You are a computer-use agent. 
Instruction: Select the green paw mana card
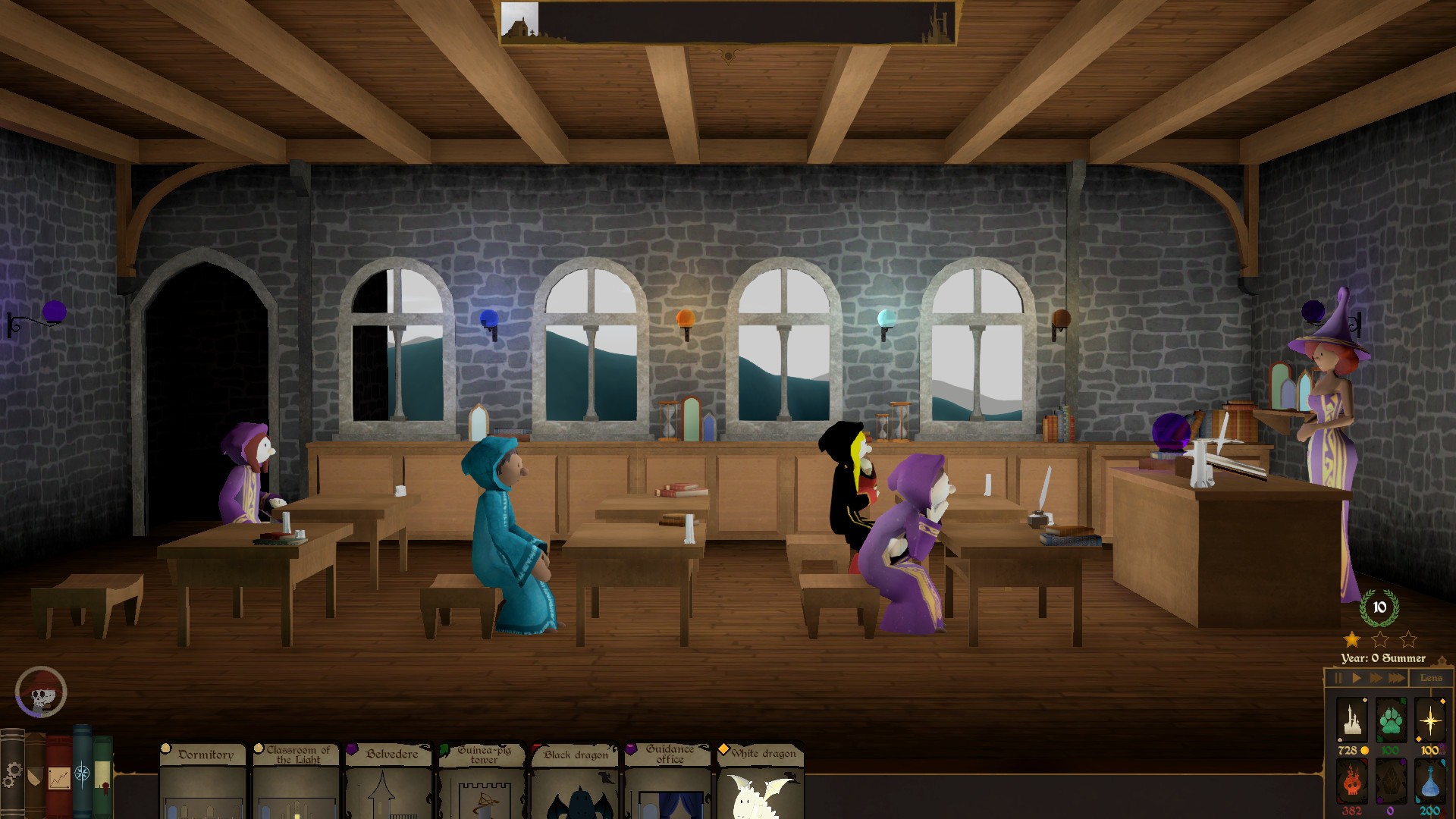click(x=1391, y=720)
